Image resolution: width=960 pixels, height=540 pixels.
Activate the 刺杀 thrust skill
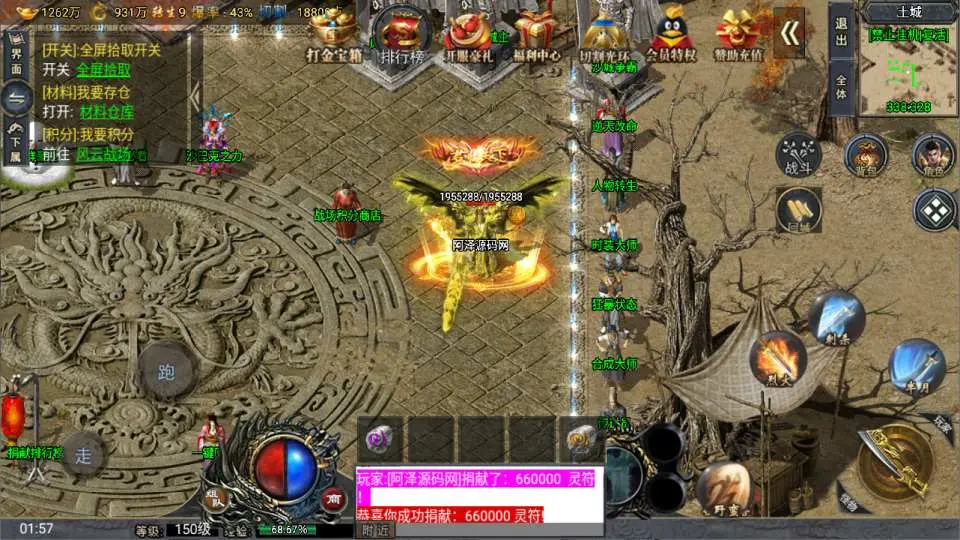pos(836,317)
